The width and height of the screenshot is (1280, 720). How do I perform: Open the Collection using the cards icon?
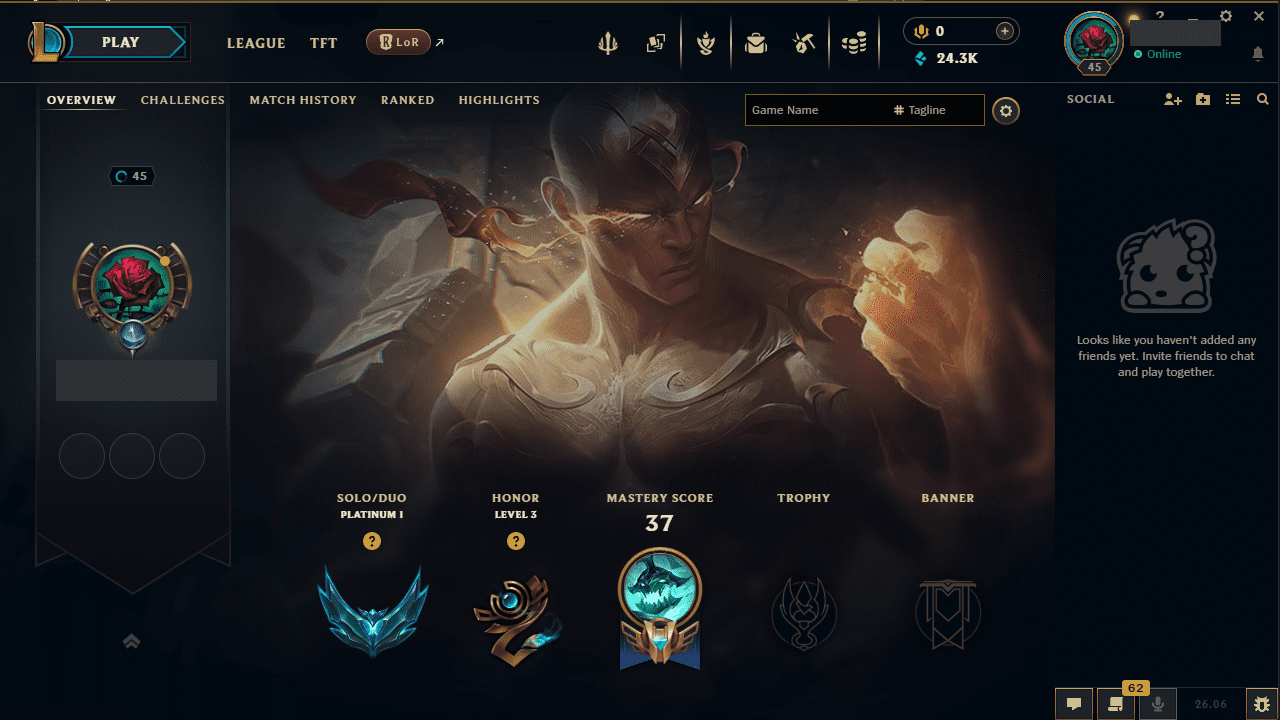[657, 43]
